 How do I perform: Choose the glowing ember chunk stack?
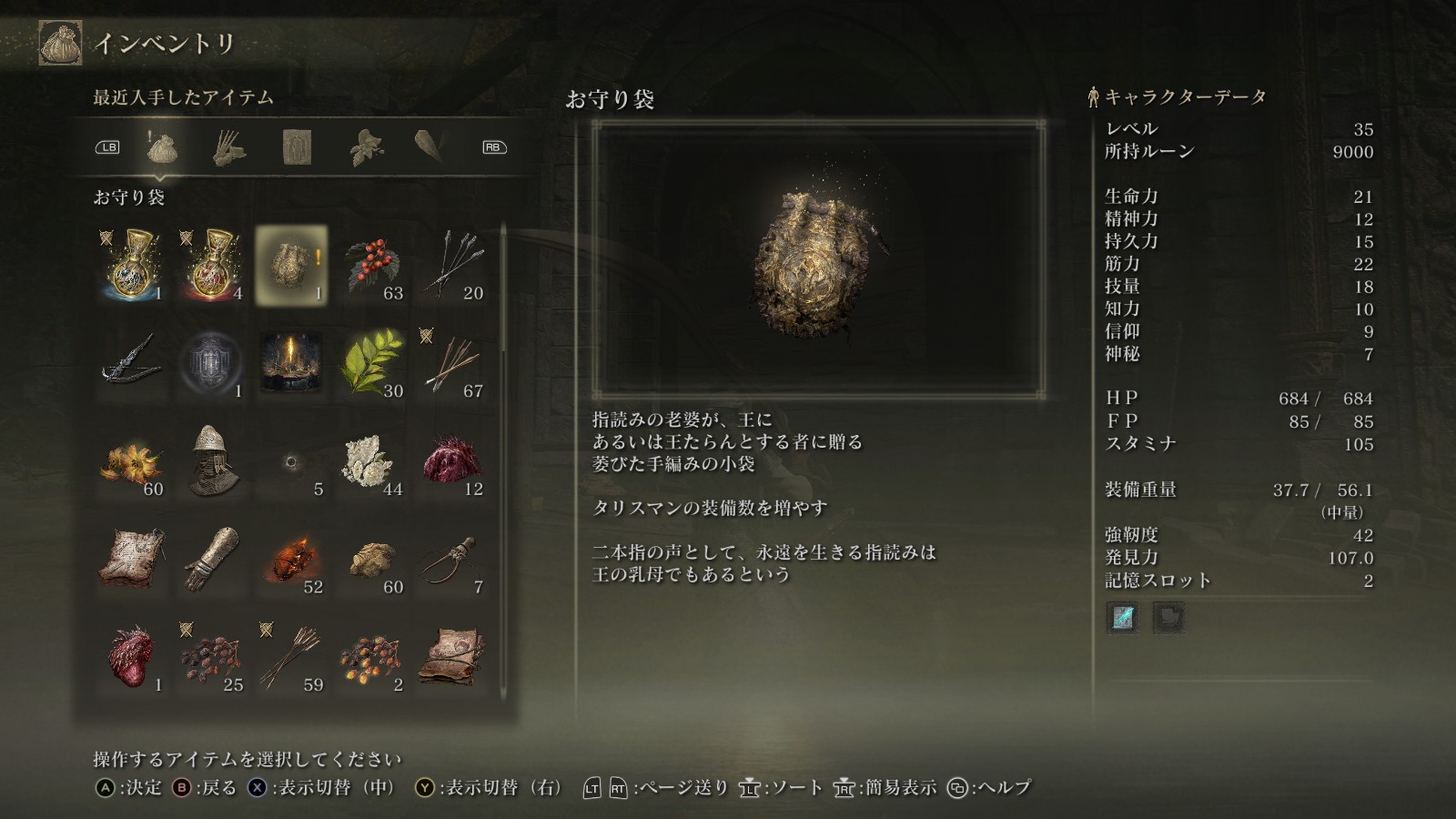point(291,559)
